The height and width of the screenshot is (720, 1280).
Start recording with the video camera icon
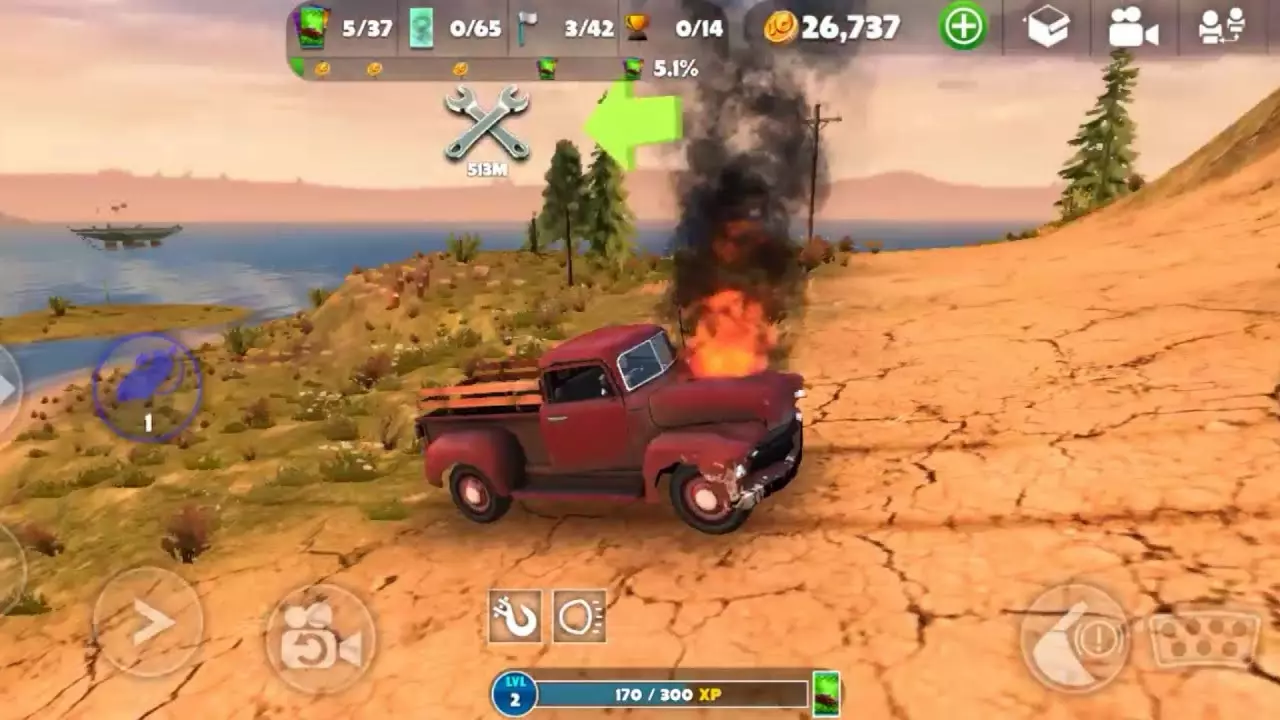coord(1135,27)
